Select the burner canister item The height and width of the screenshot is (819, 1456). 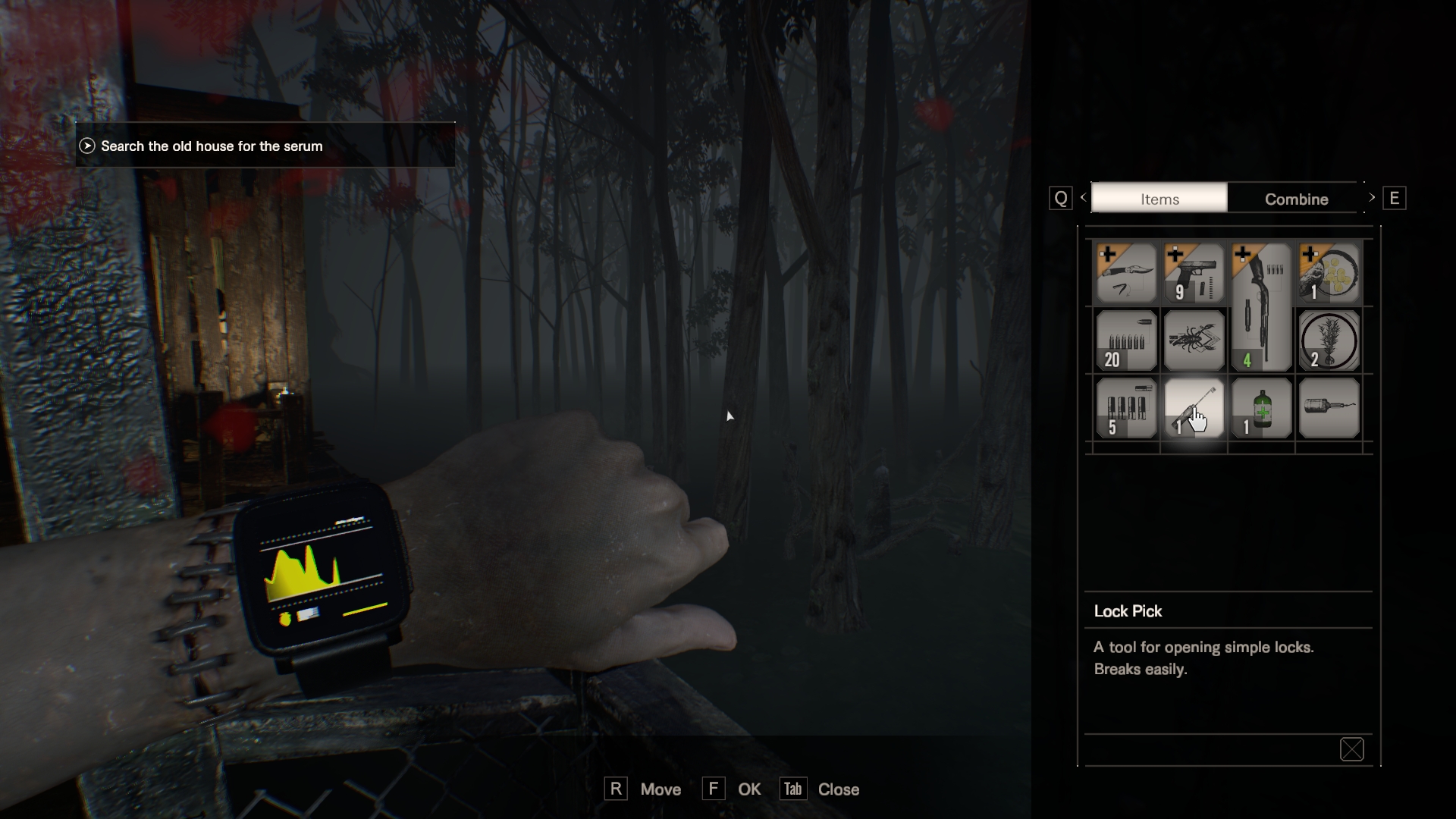[1329, 409]
